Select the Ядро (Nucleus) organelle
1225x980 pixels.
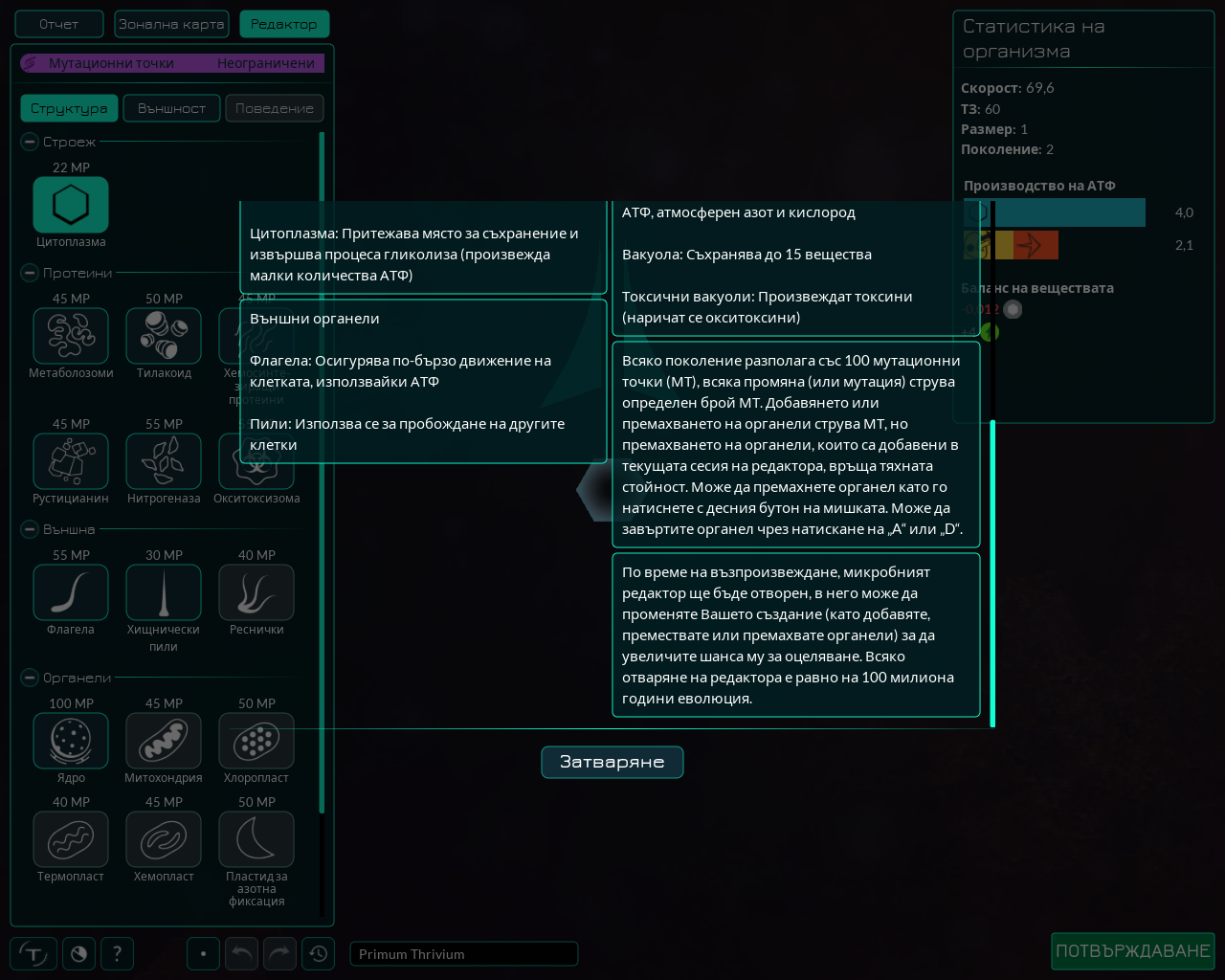(x=70, y=740)
